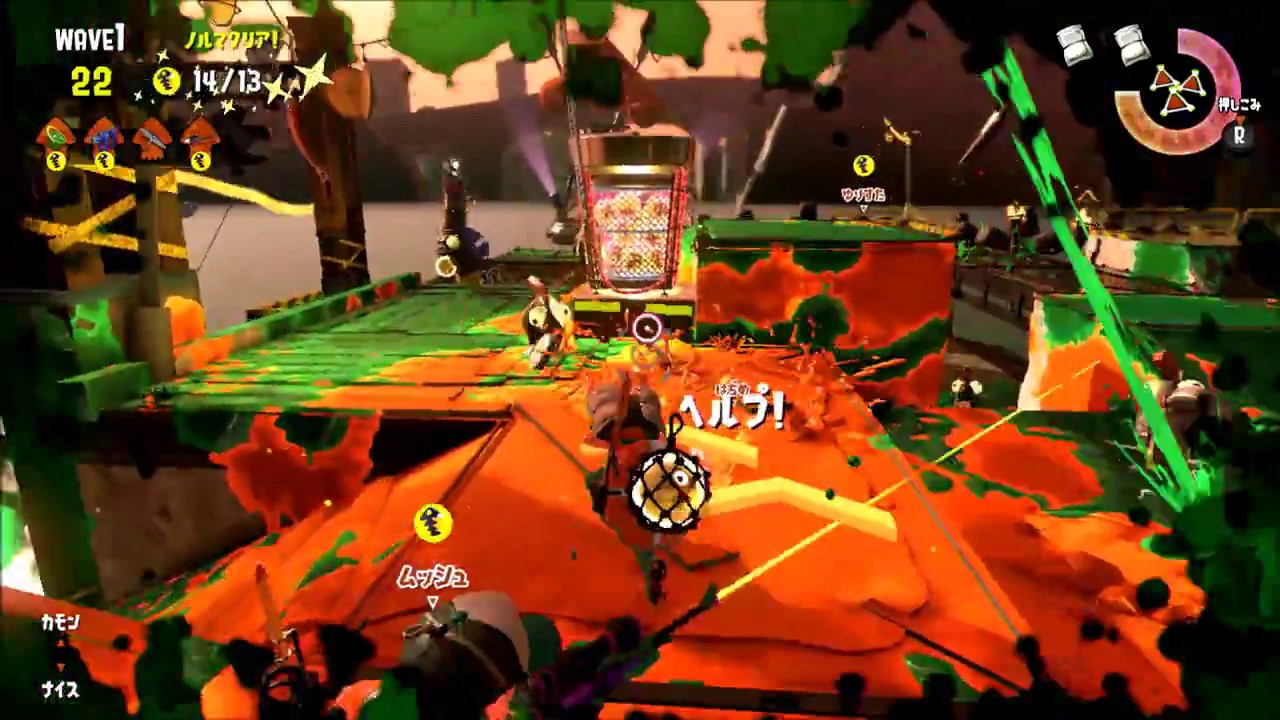Click the fourth teammate's squid icon
Image resolution: width=1280 pixels, height=720 pixels.
[202, 132]
